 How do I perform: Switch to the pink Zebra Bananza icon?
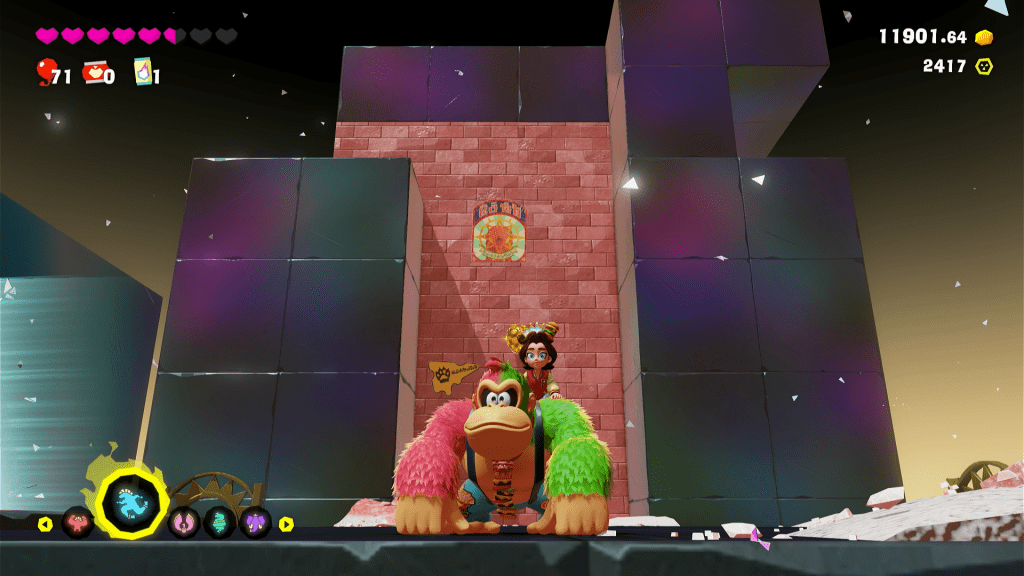[184, 522]
